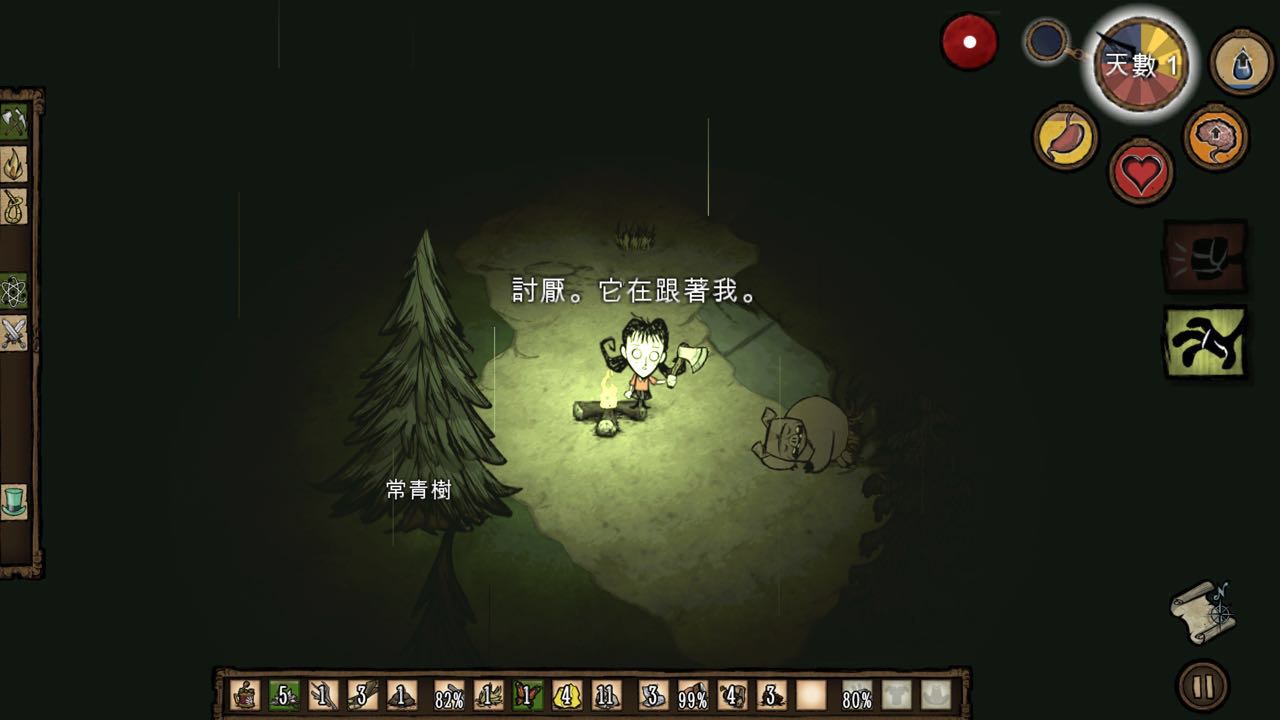1280x720 pixels.
Task: Click the item showing 99% durability
Action: coord(692,693)
